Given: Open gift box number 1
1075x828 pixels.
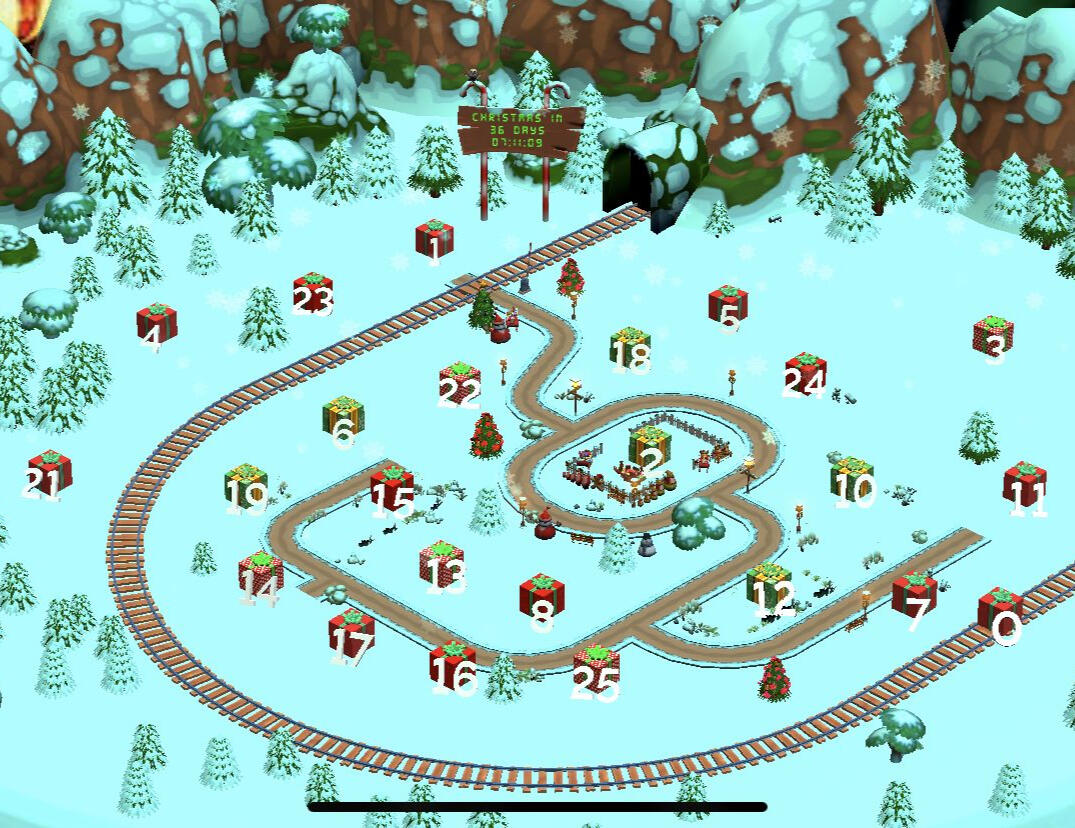Looking at the screenshot, I should coord(434,239).
